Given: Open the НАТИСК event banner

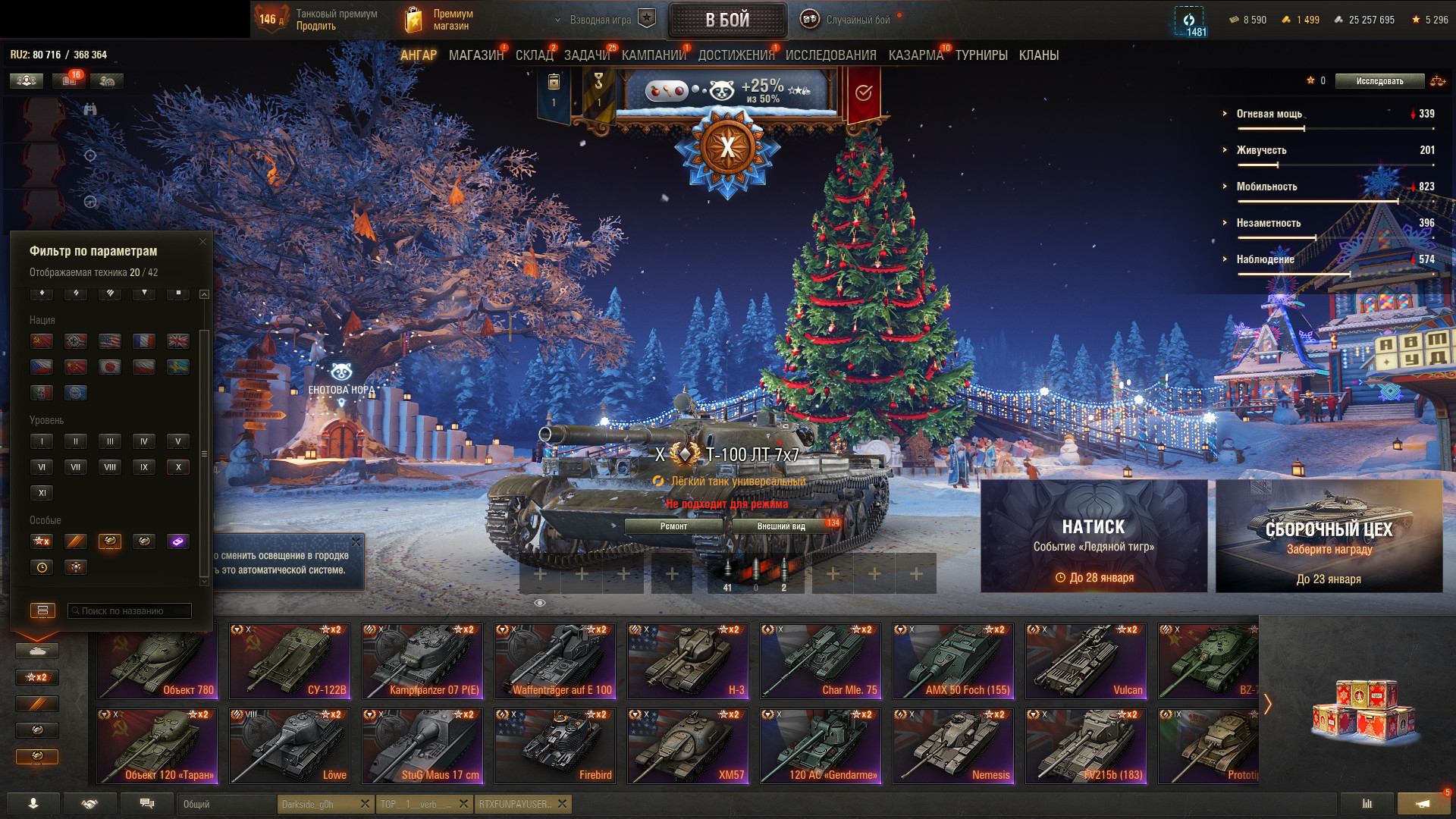Looking at the screenshot, I should click(1094, 536).
